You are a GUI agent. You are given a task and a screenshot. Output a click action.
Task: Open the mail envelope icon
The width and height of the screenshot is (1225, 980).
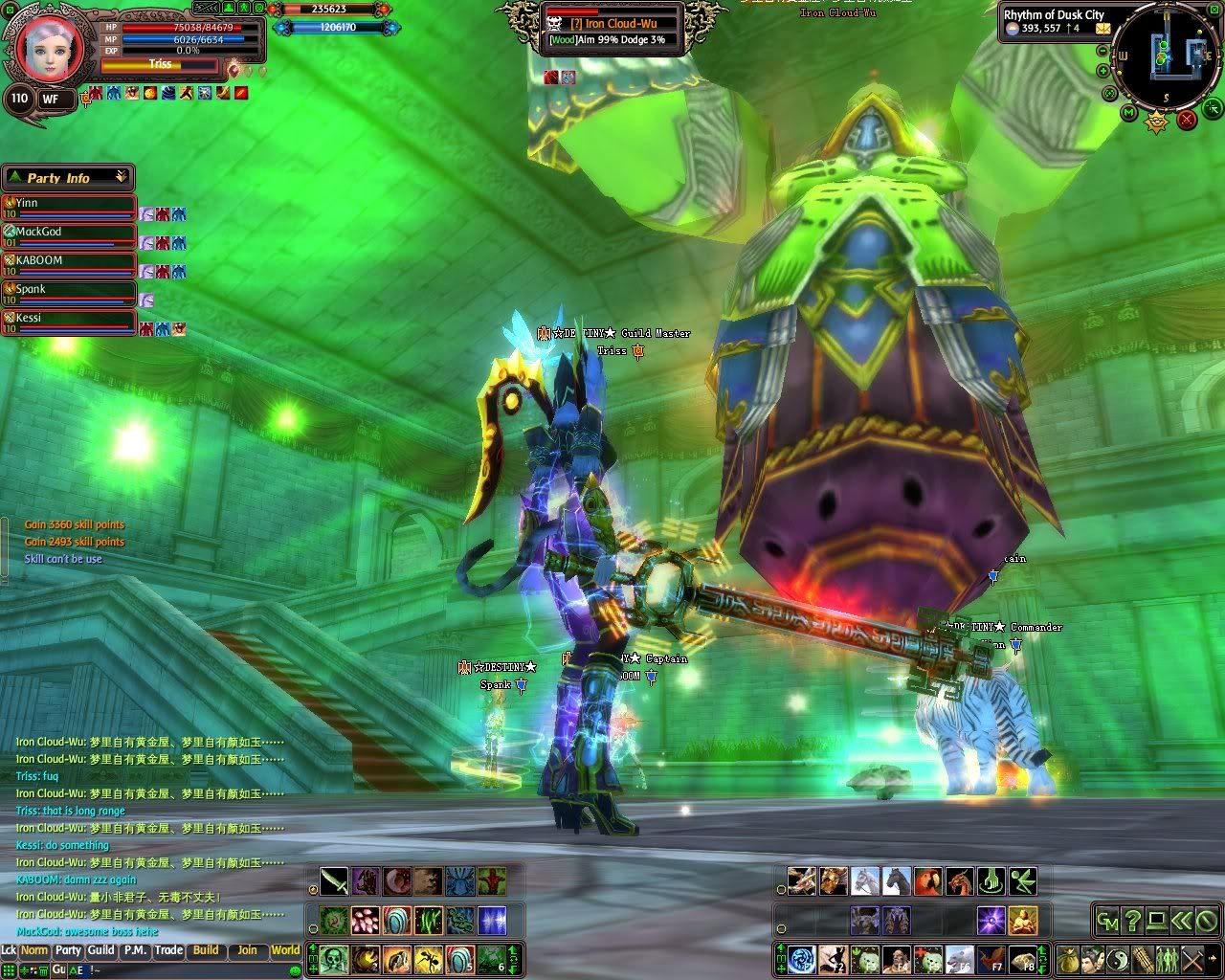1103,29
